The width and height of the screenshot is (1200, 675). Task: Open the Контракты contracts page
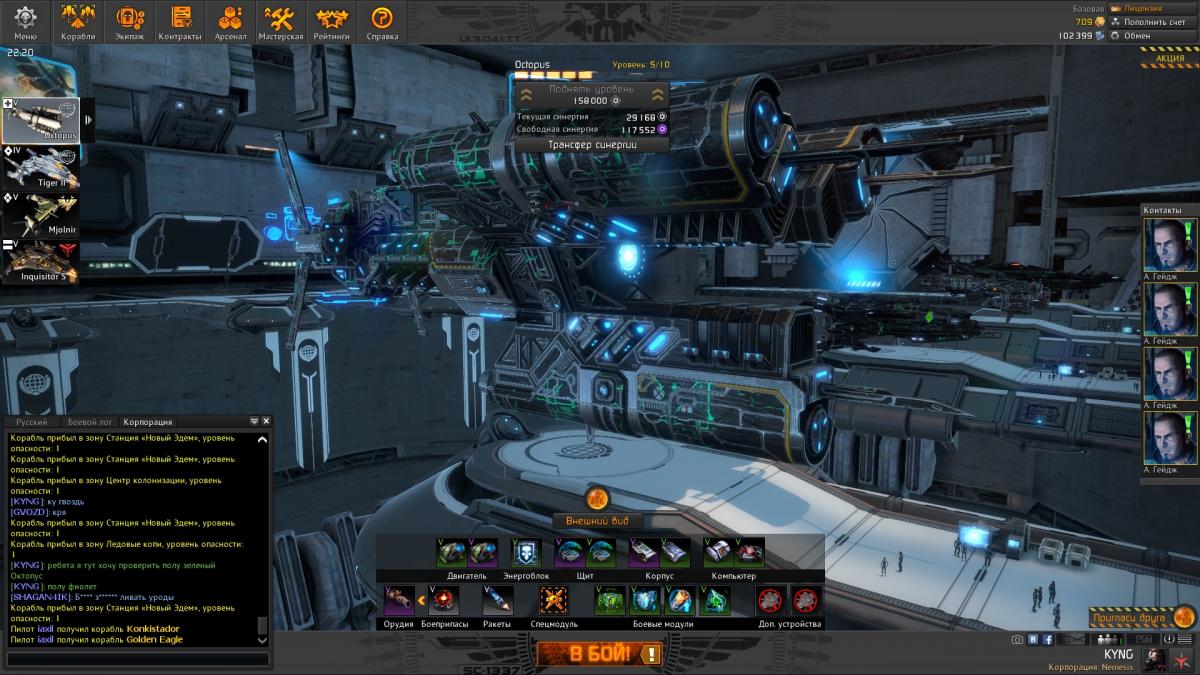point(180,22)
